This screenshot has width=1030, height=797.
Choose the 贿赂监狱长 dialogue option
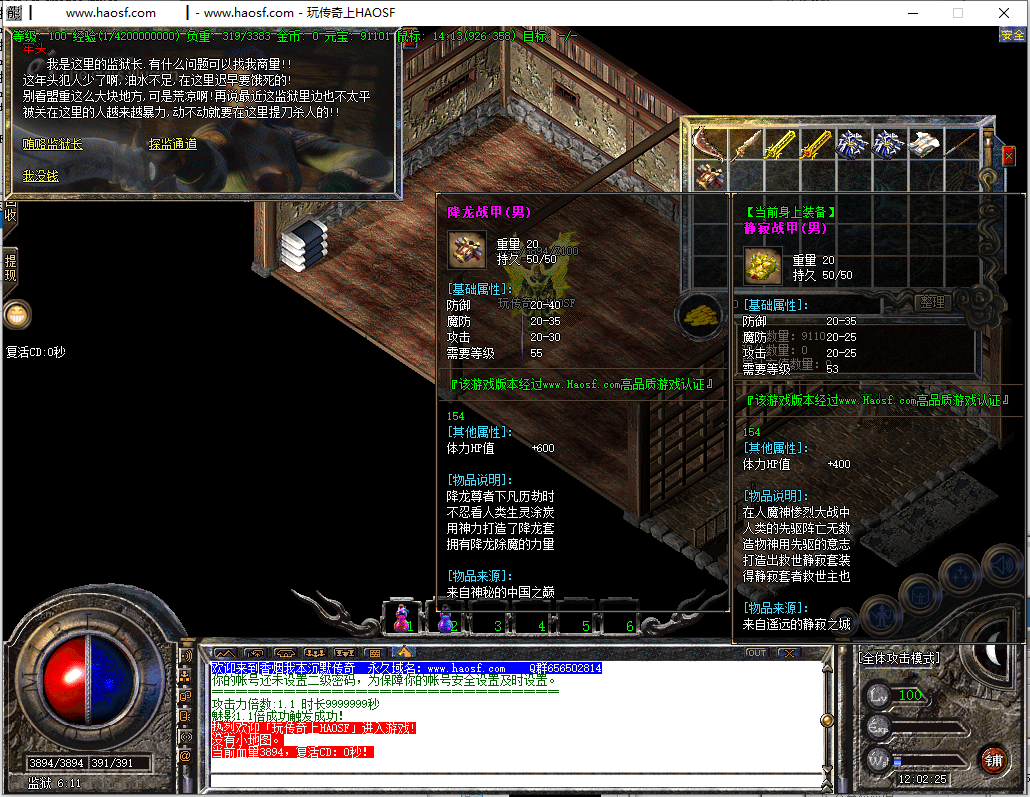click(53, 144)
